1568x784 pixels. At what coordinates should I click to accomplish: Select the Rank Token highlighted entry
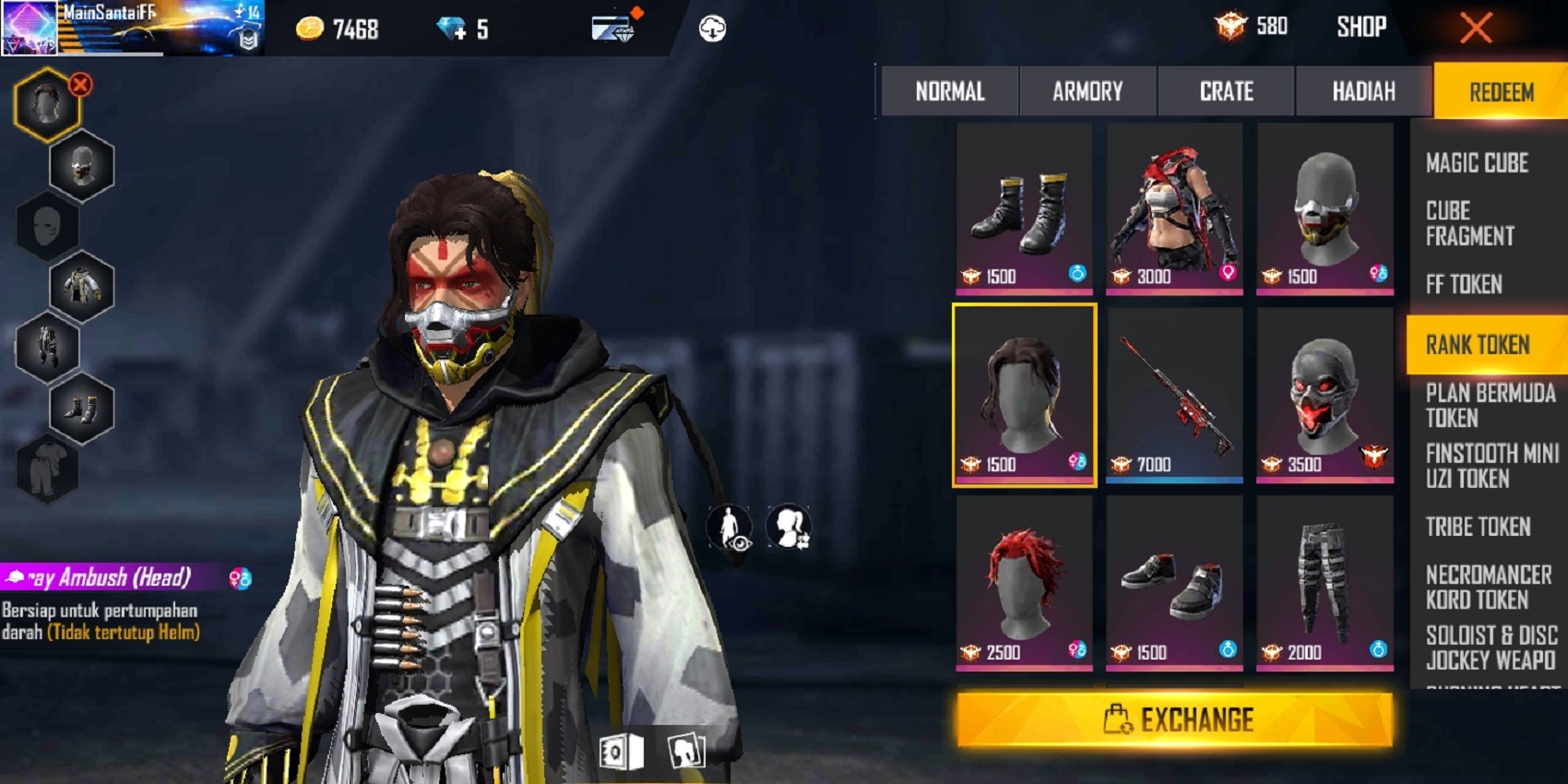(x=1479, y=344)
